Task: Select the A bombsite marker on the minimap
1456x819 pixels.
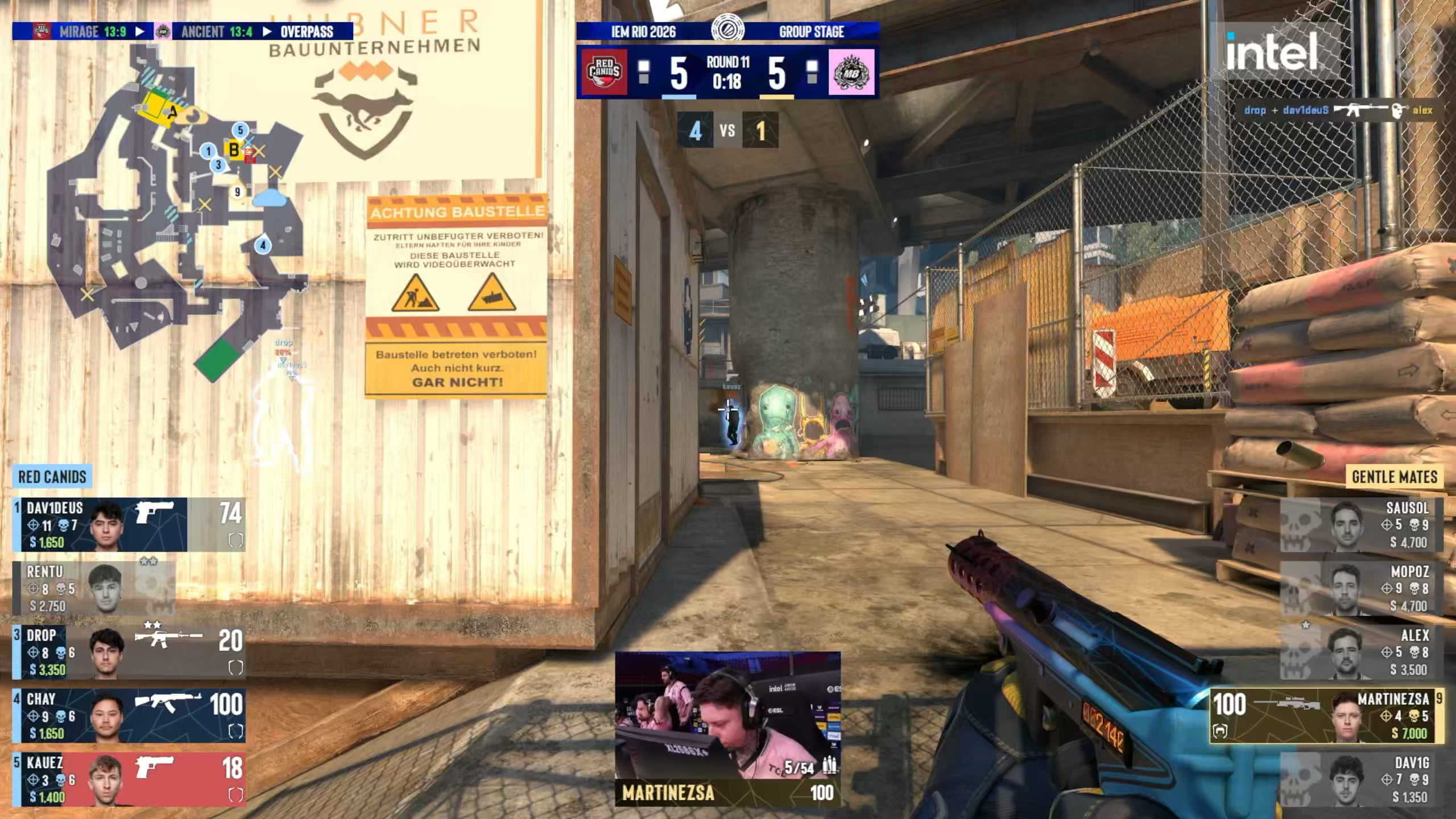Action: click(172, 113)
